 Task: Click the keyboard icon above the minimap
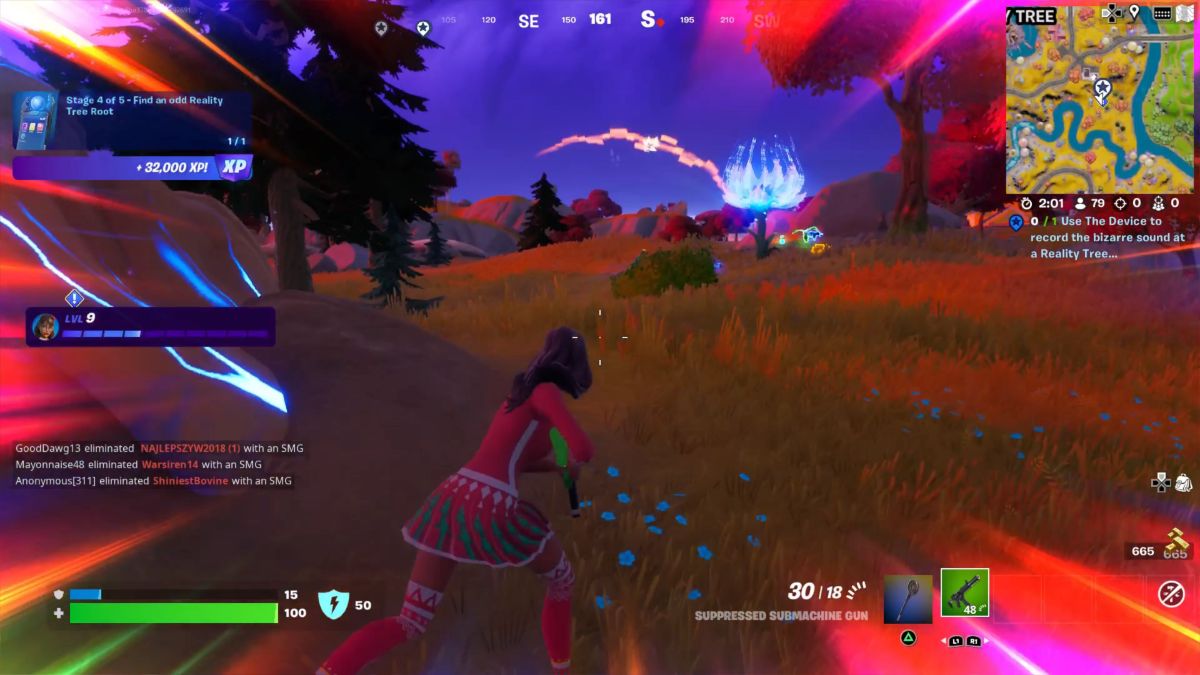(1162, 13)
